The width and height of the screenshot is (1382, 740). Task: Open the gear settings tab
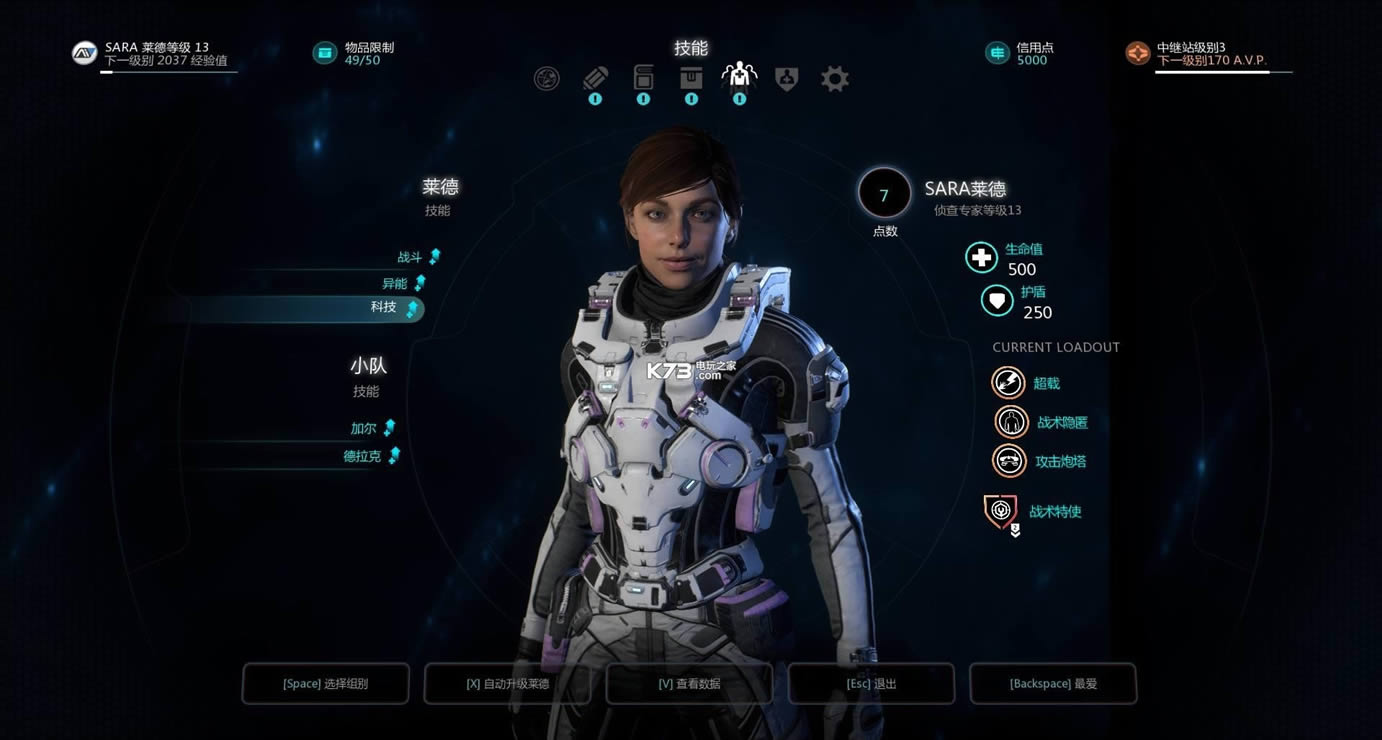click(835, 78)
